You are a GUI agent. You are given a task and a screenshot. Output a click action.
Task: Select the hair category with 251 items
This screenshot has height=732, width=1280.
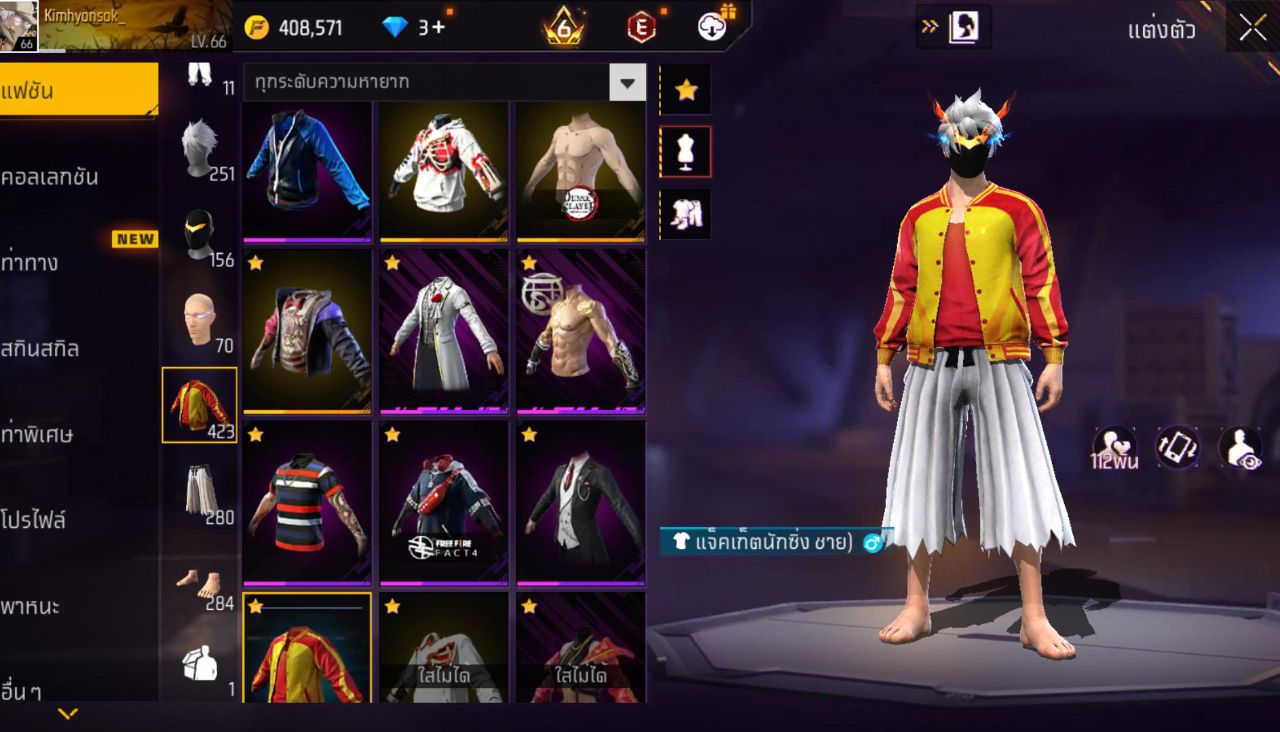click(x=200, y=148)
